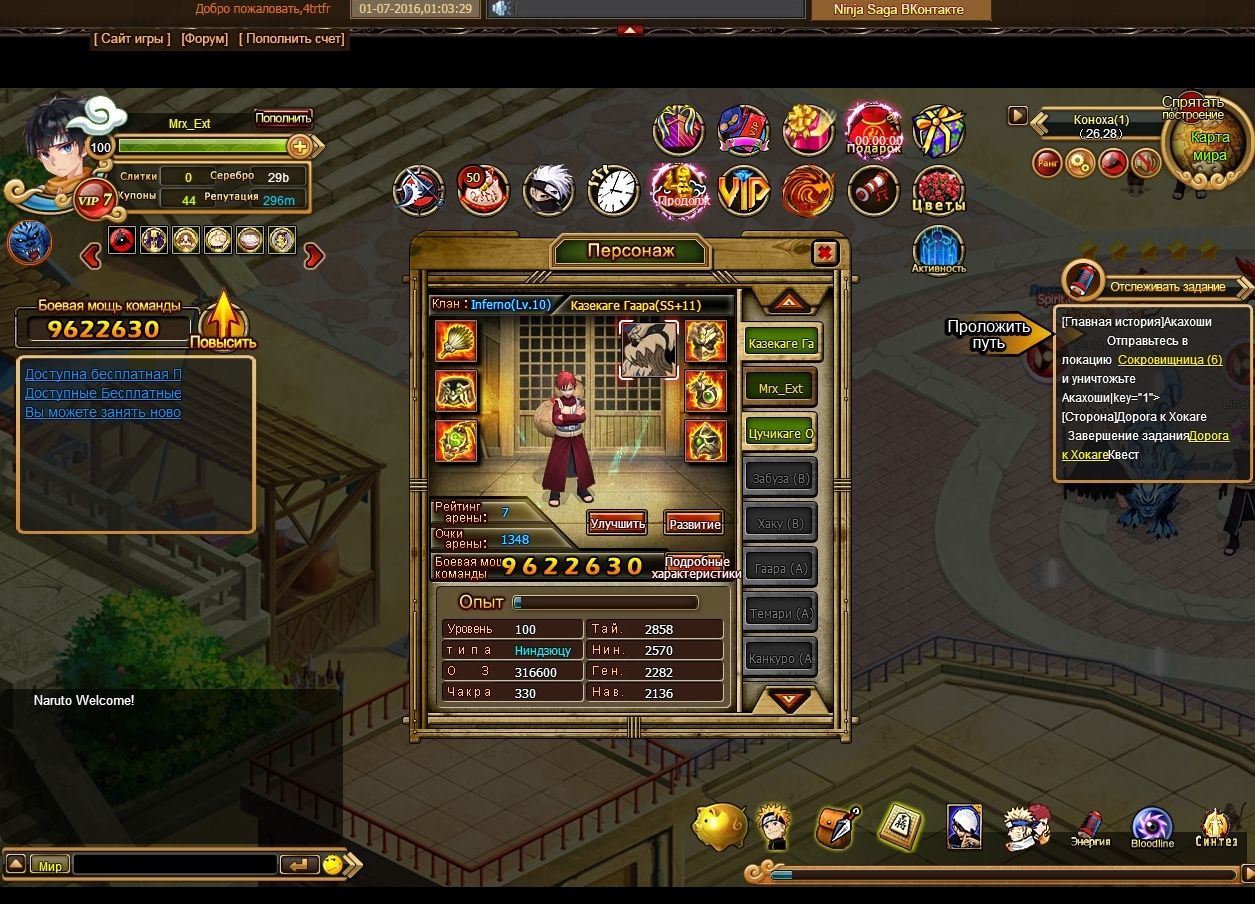Image resolution: width=1255 pixels, height=904 pixels.
Task: Click the Улучшить button
Action: tap(617, 523)
